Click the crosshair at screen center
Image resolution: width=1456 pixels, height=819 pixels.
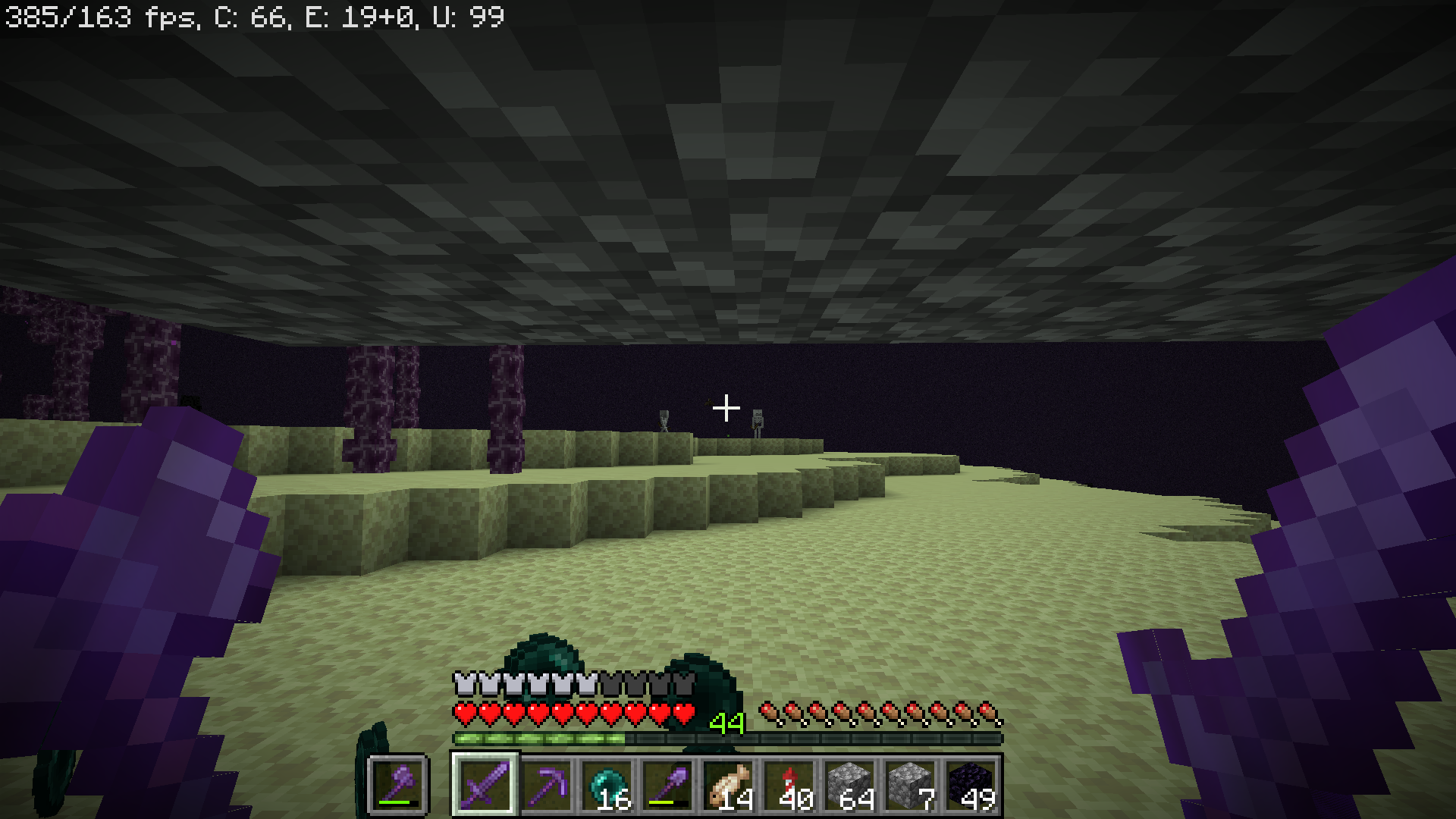[x=726, y=408]
